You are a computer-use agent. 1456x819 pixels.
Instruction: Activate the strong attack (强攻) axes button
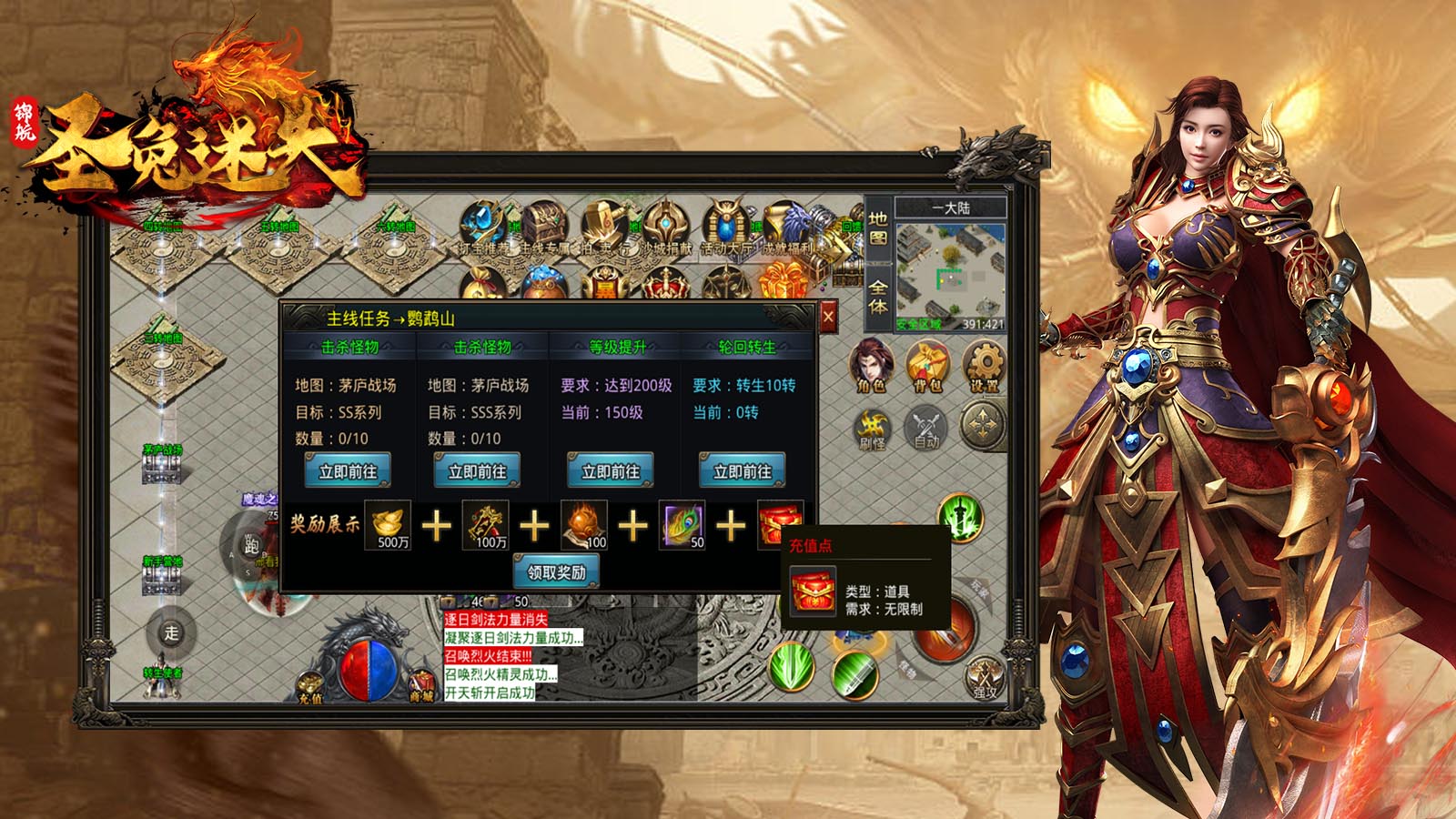(x=985, y=678)
